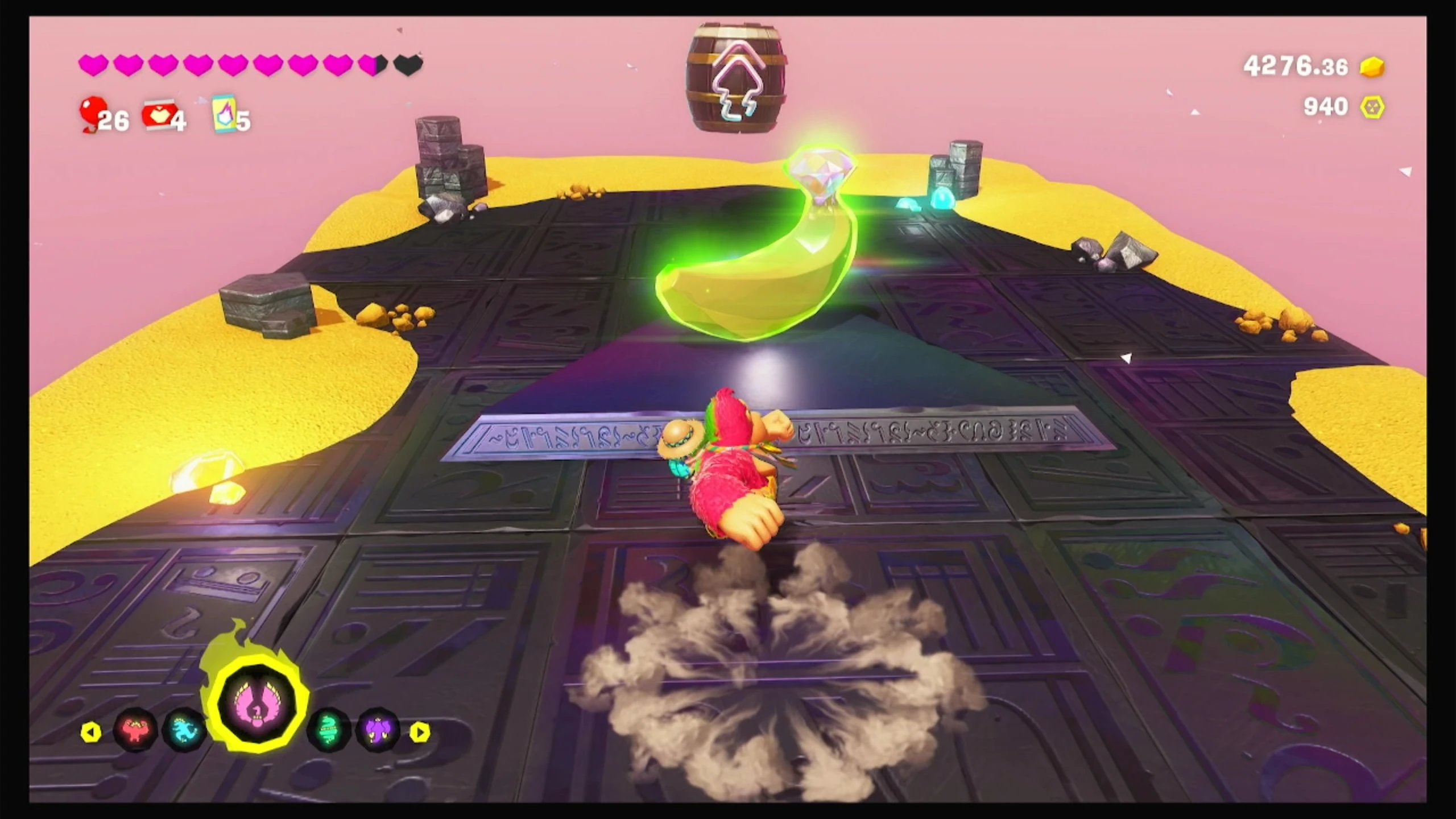This screenshot has width=1456, height=819.
Task: Click the highlighted pink Ostrich Bananza icon
Action: (259, 704)
